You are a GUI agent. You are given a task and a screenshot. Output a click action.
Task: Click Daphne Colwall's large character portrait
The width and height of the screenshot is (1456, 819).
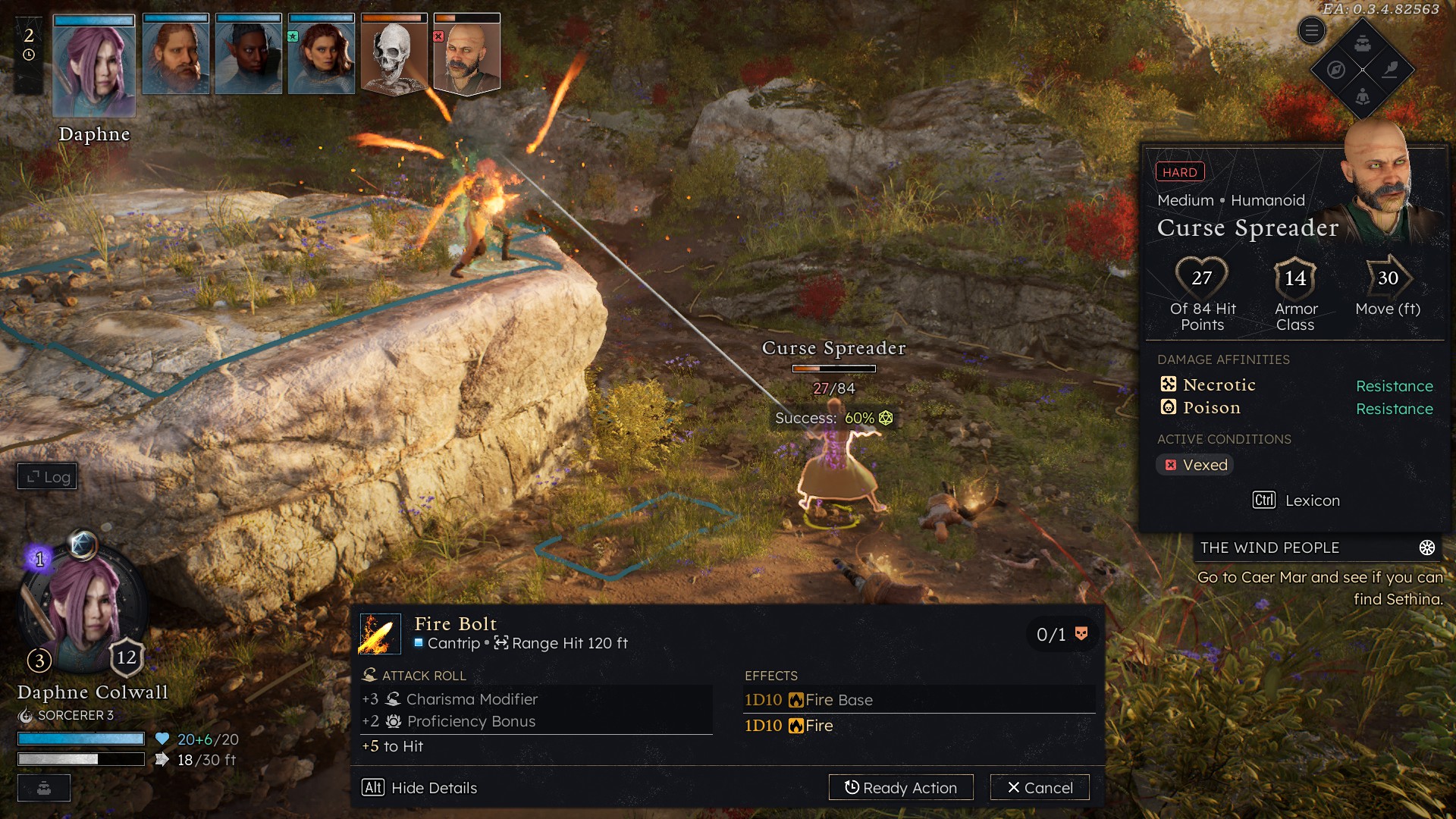pyautogui.click(x=83, y=607)
